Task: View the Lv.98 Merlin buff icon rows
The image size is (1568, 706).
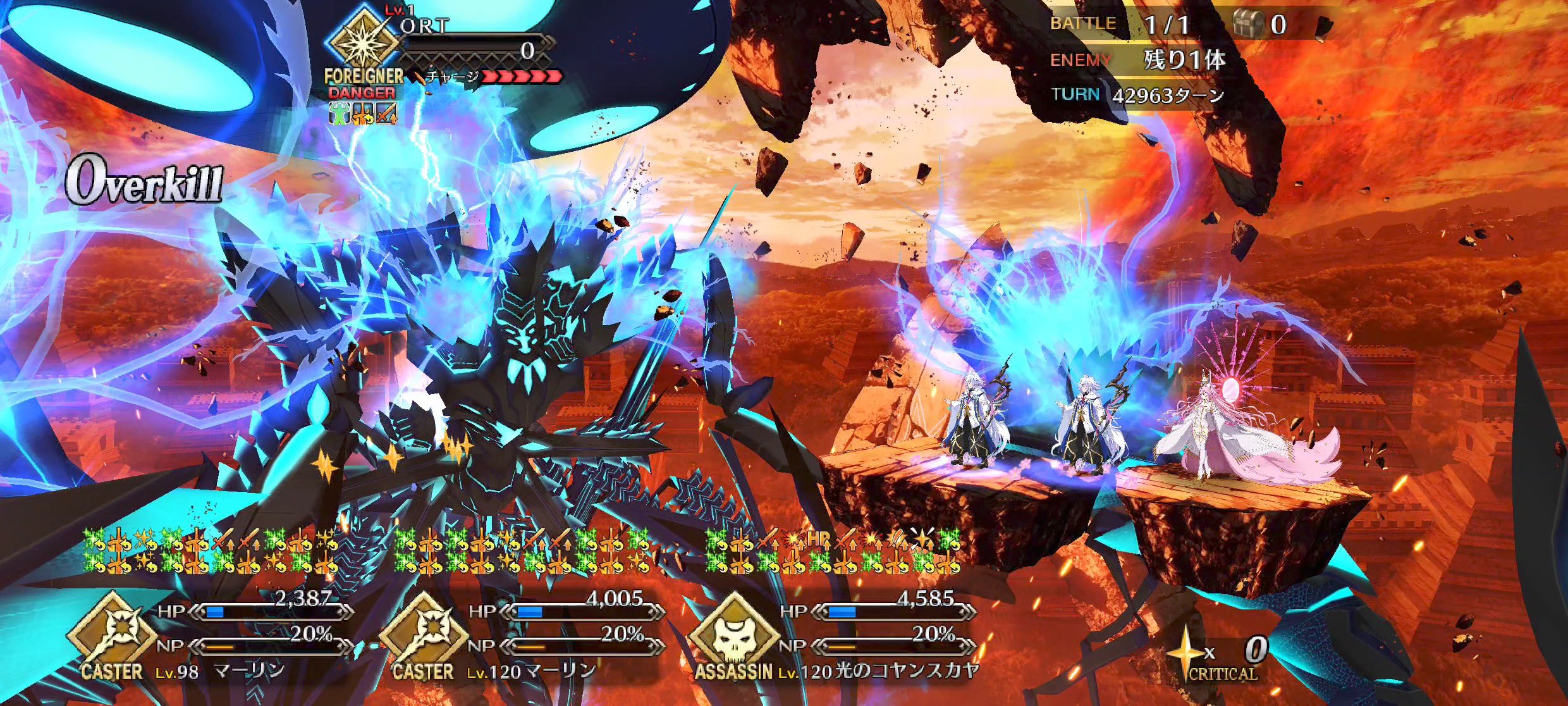Action: [211, 550]
